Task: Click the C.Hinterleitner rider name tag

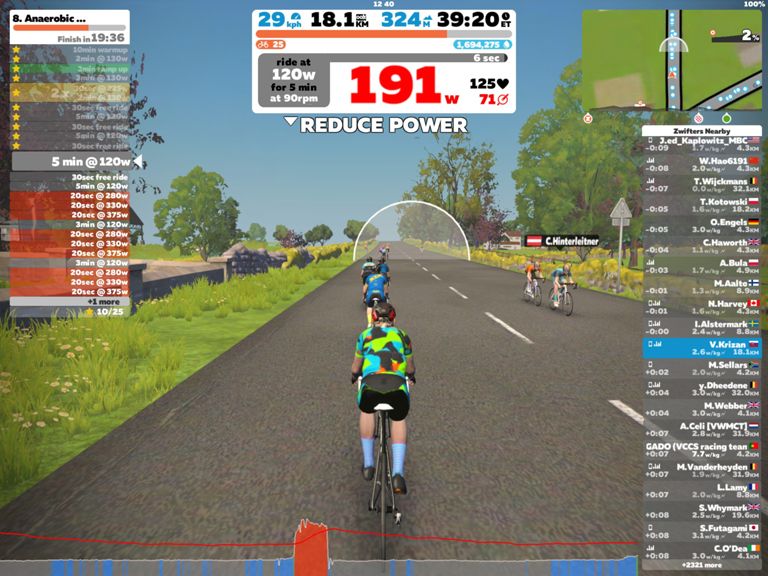Action: coord(563,241)
